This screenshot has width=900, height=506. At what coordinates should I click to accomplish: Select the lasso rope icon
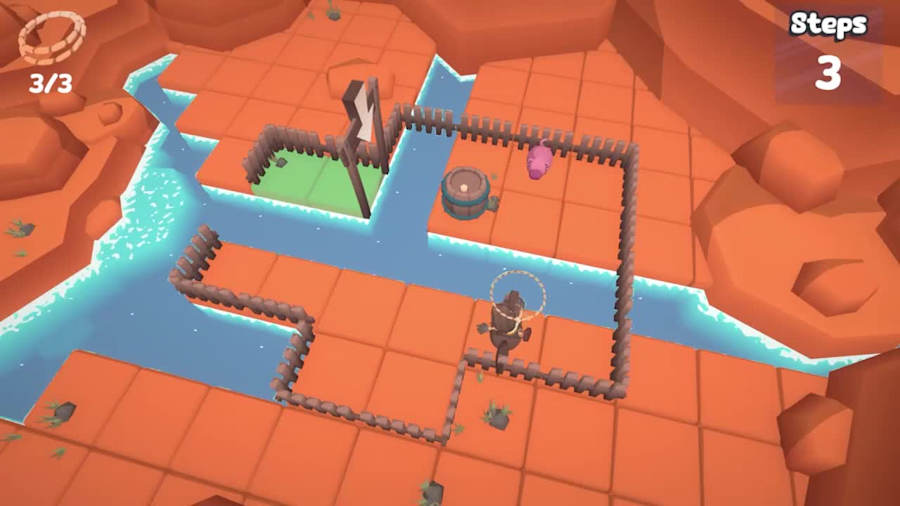point(51,39)
